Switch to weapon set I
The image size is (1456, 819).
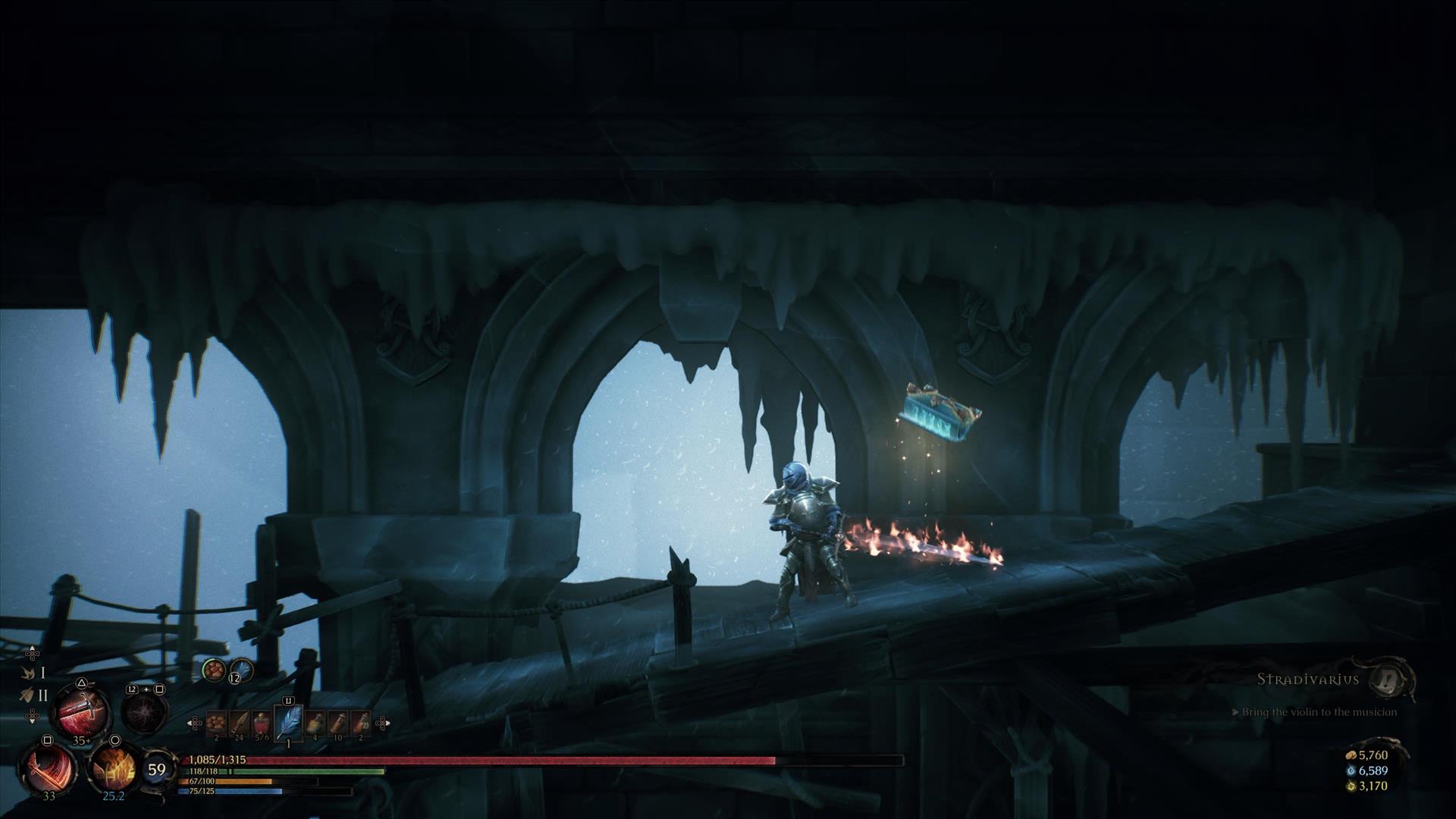pyautogui.click(x=35, y=673)
